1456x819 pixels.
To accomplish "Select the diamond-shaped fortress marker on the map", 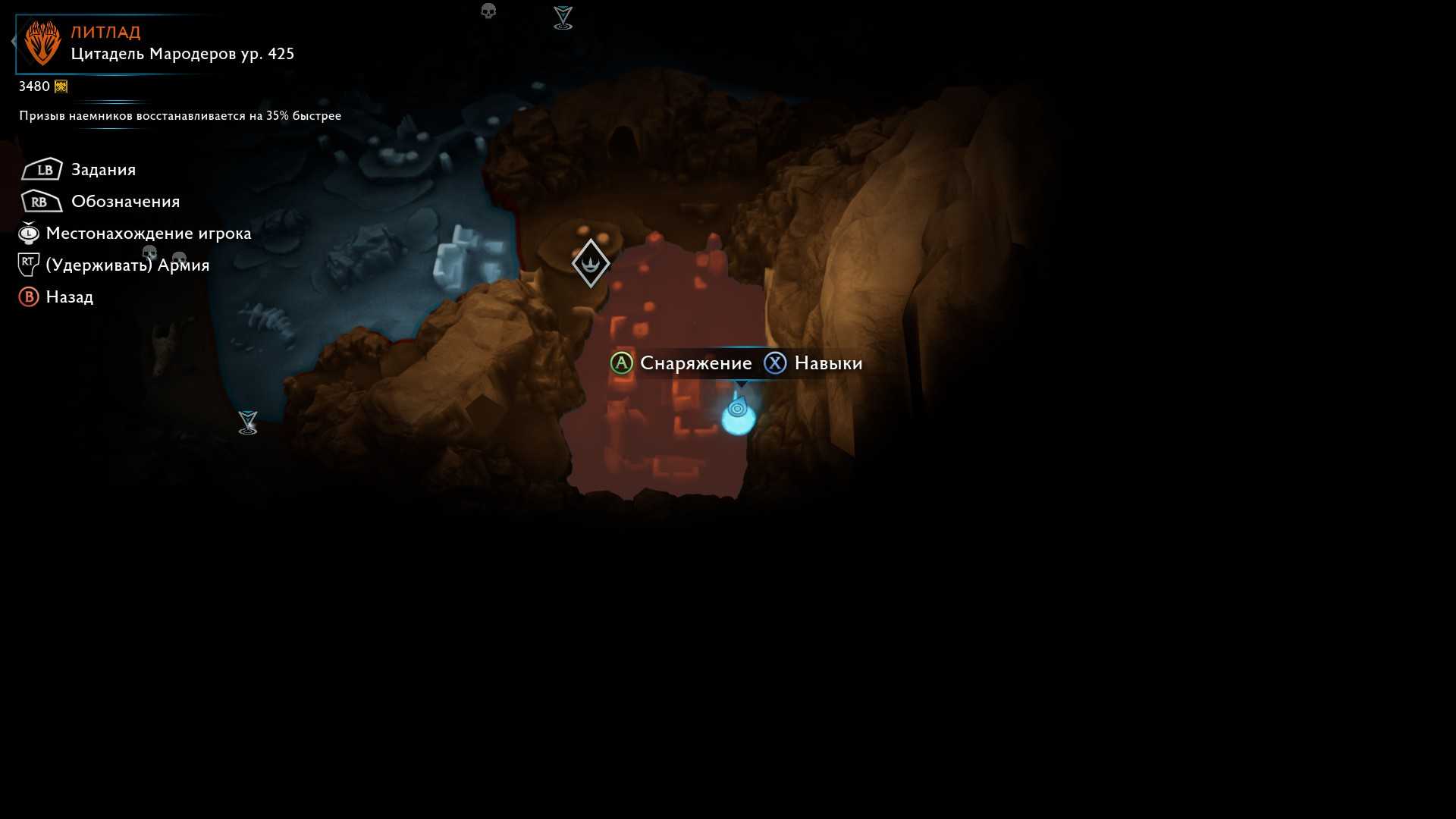I will click(x=591, y=263).
